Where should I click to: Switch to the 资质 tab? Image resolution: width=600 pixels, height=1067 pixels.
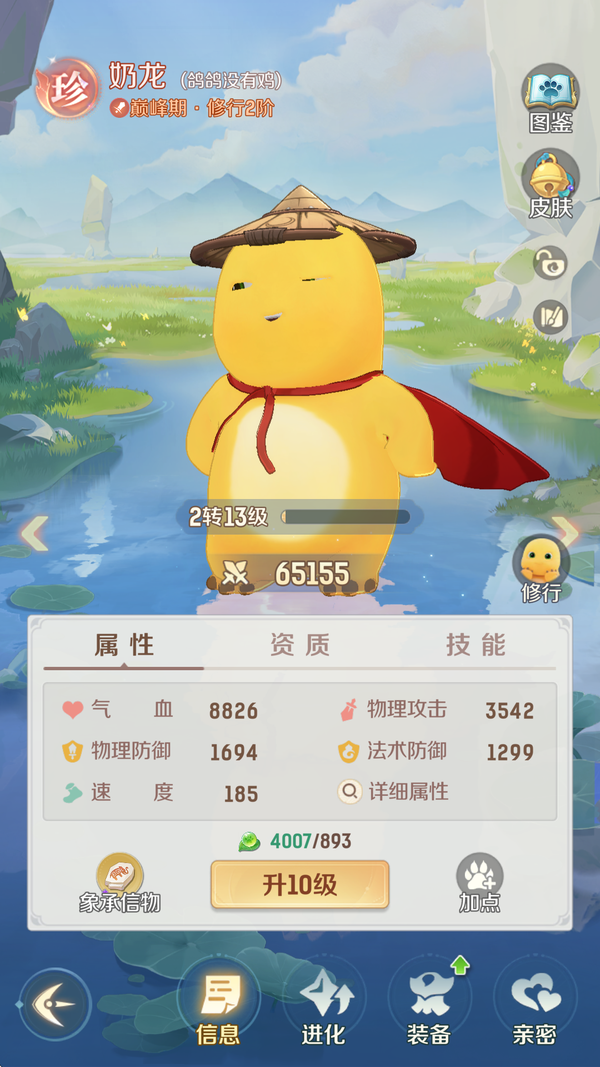coord(299,645)
